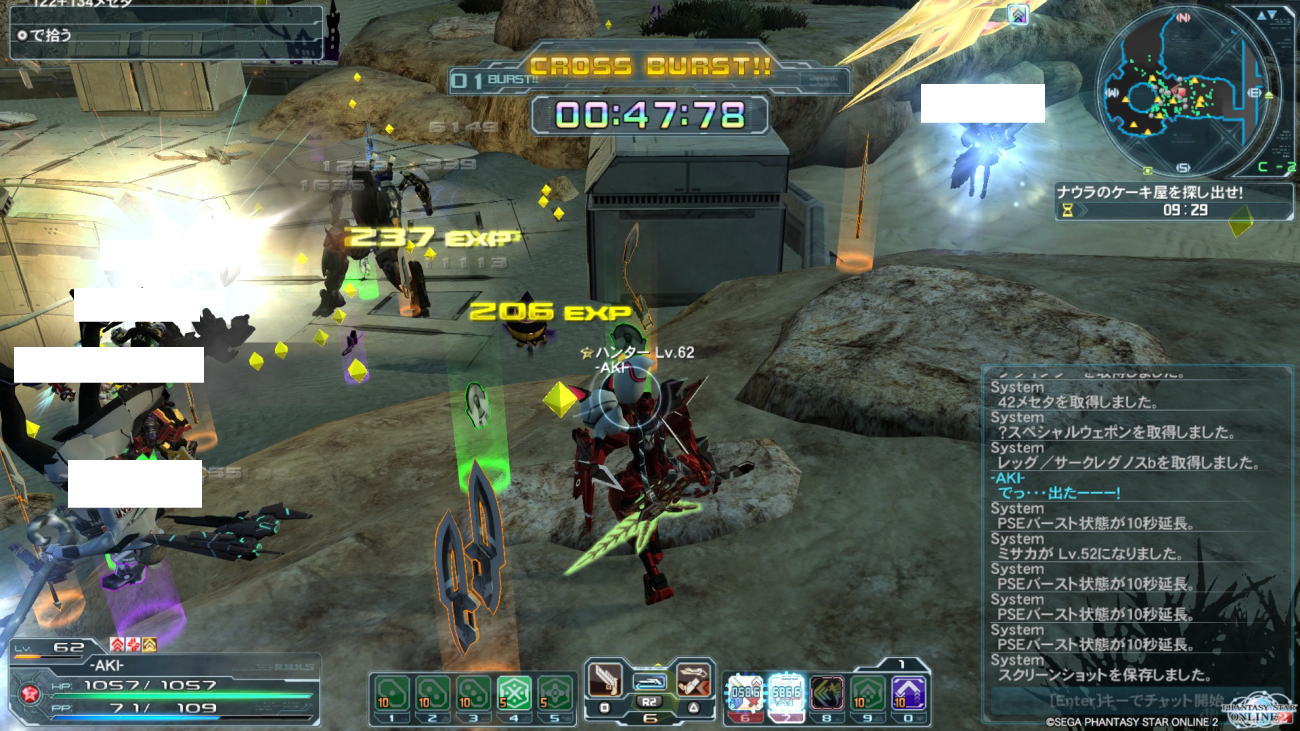Select the emergency trial objective tracker
The width and height of the screenshot is (1300, 731).
pyautogui.click(x=1174, y=200)
